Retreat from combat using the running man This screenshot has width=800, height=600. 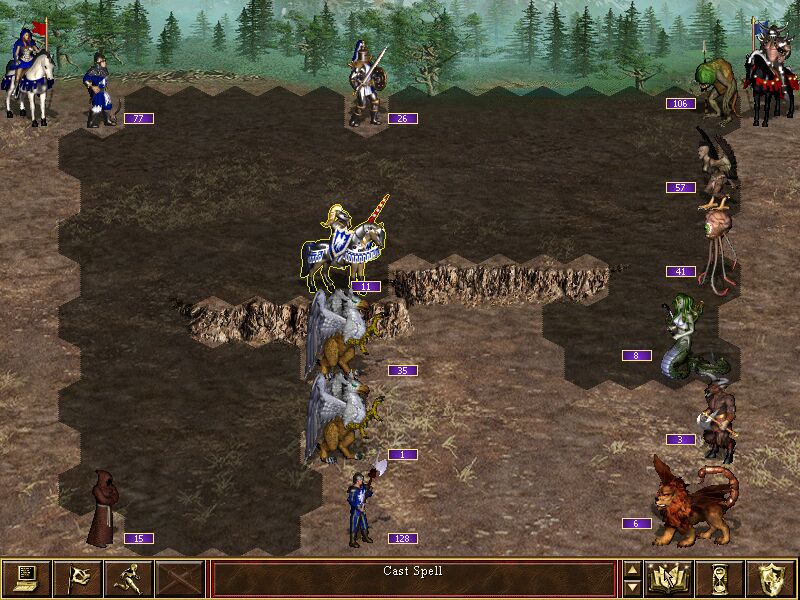pos(128,578)
